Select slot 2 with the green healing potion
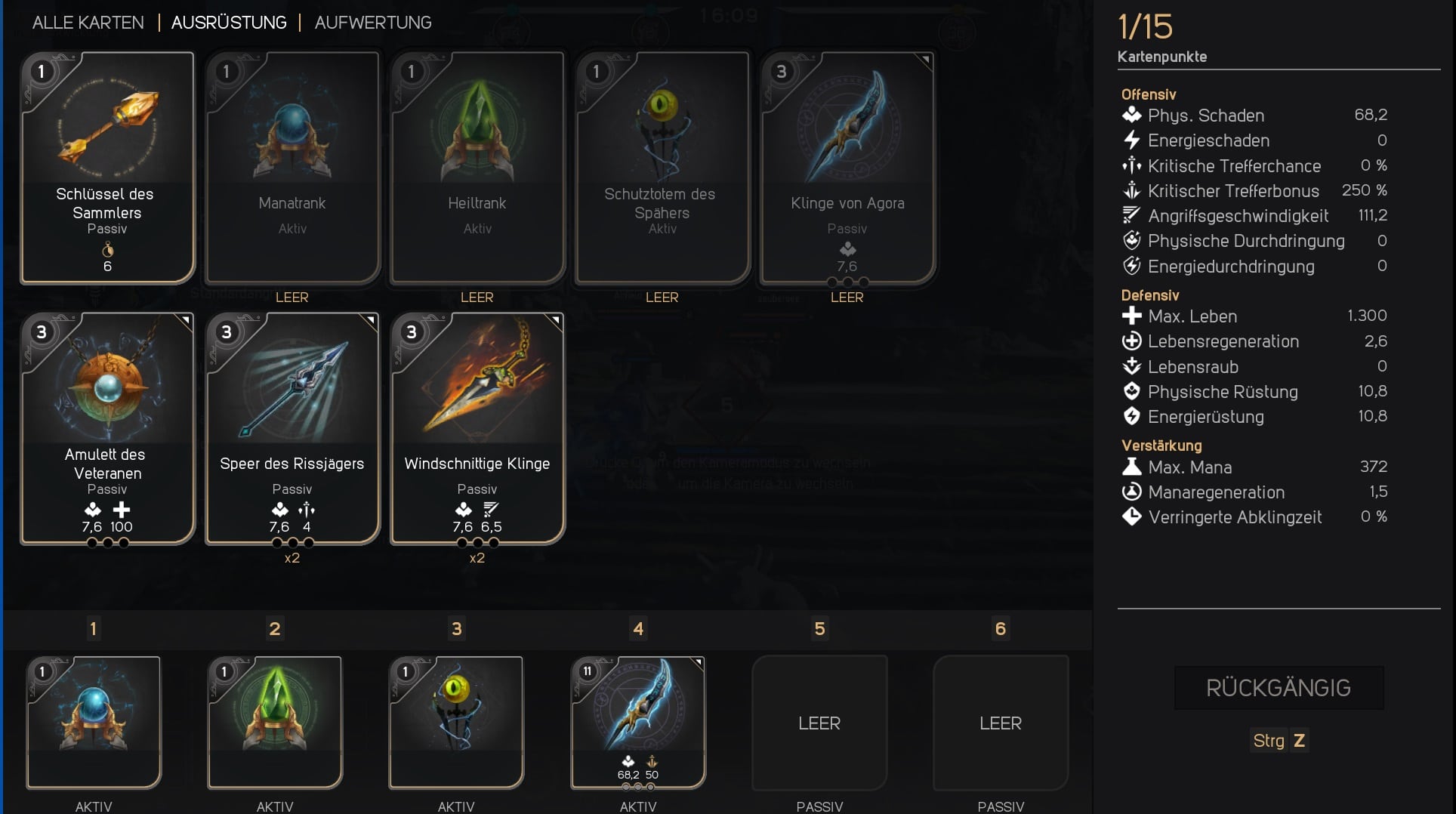The image size is (1456, 814). (275, 723)
